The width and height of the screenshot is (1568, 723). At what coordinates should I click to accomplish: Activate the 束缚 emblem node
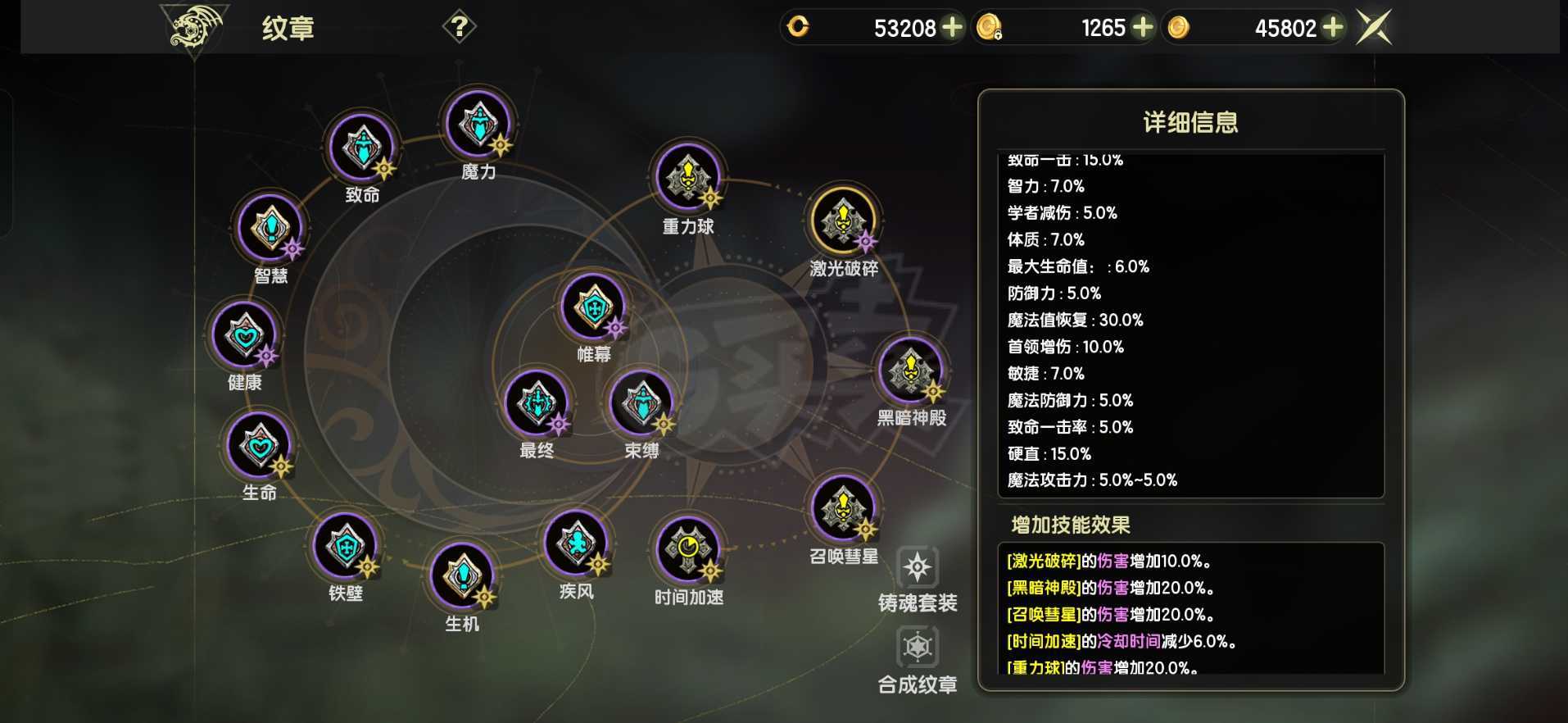tap(641, 402)
